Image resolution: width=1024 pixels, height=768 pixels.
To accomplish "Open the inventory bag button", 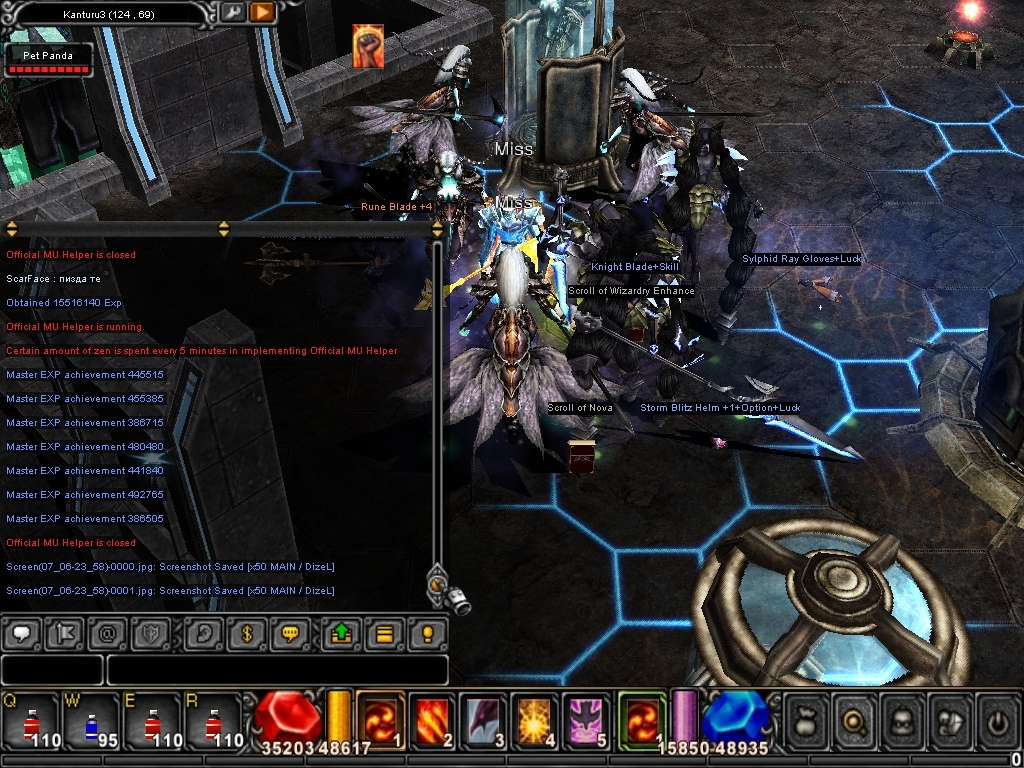I will click(x=807, y=718).
